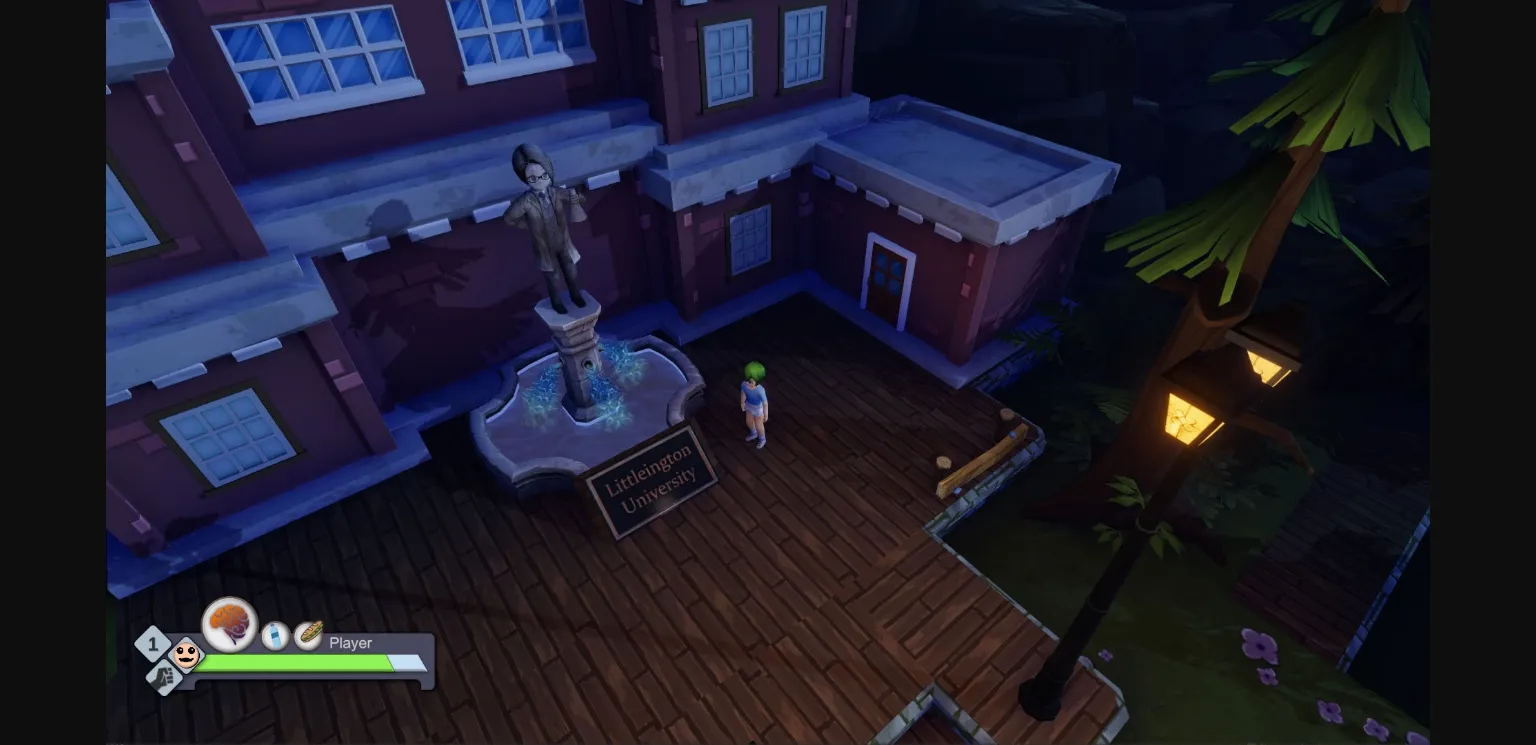Click the brain stat icon on the HUD

[229, 625]
